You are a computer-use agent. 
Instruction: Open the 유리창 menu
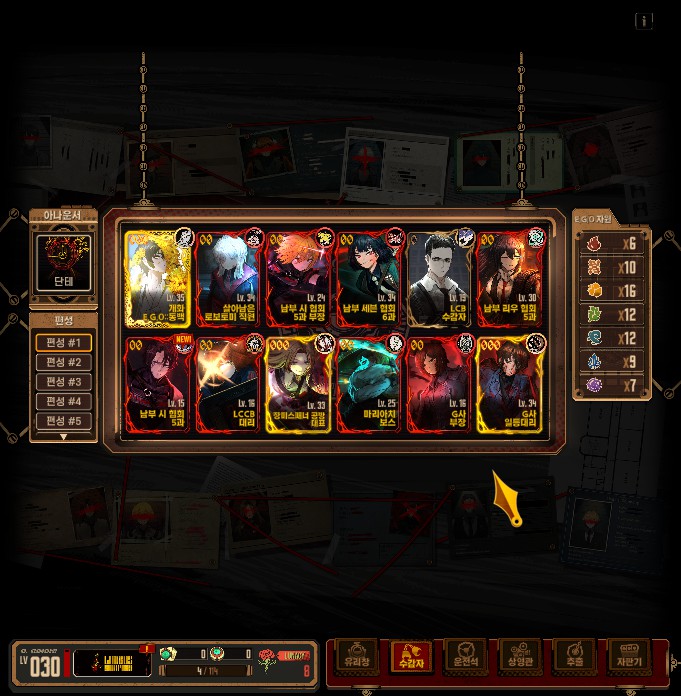pyautogui.click(x=357, y=657)
